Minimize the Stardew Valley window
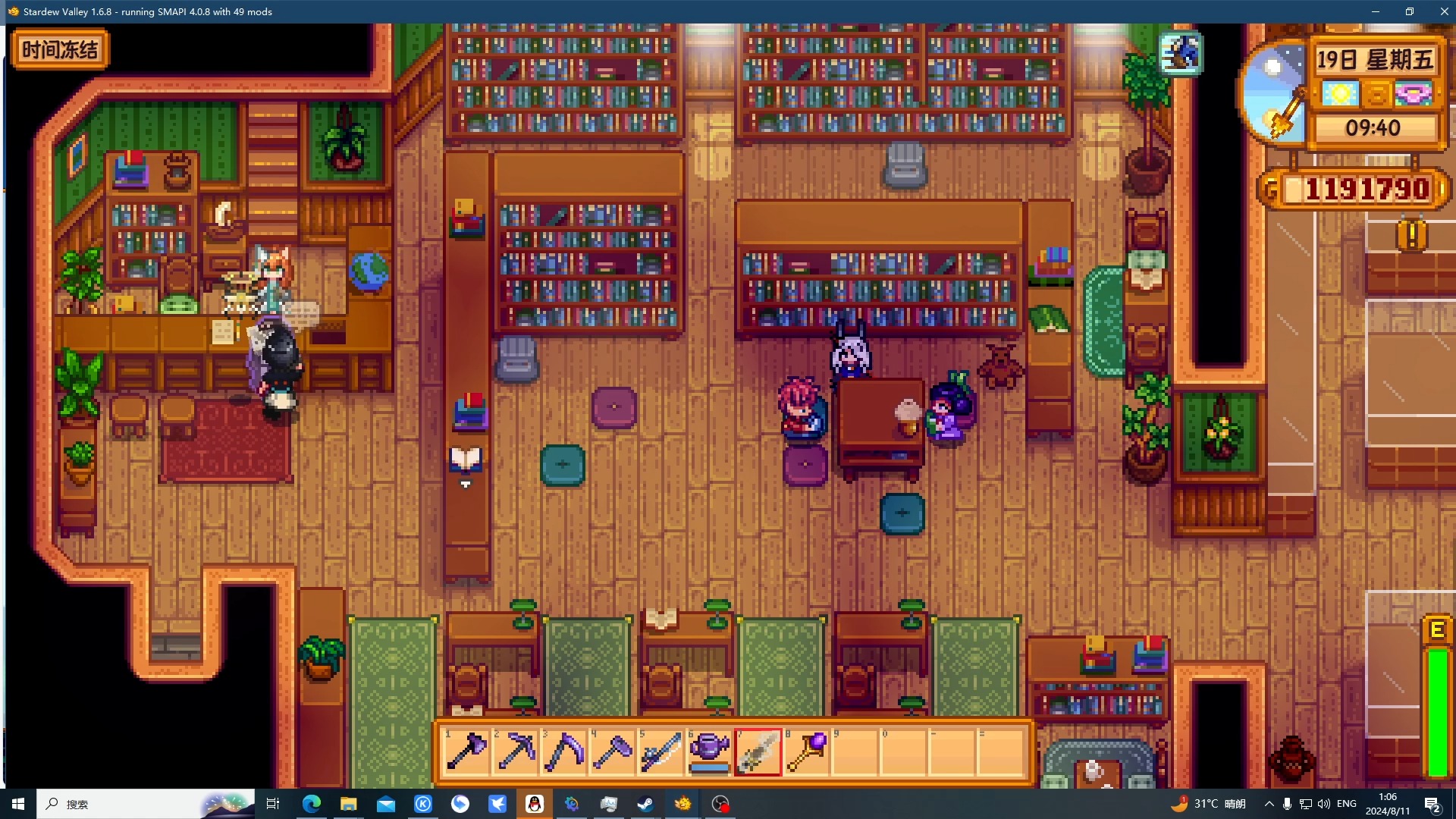This screenshot has width=1456, height=819. click(1376, 11)
